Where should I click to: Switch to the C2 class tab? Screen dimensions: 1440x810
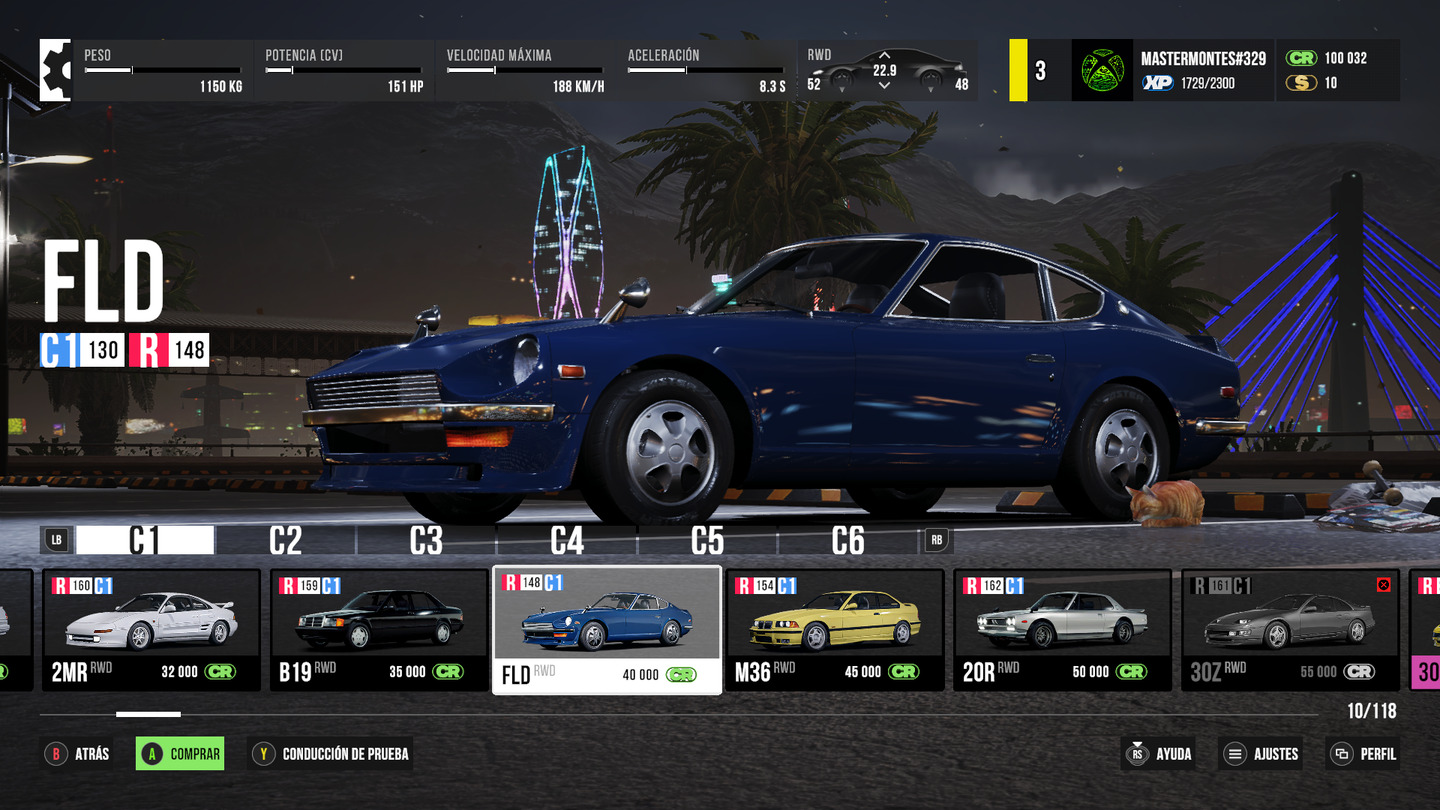click(x=286, y=541)
